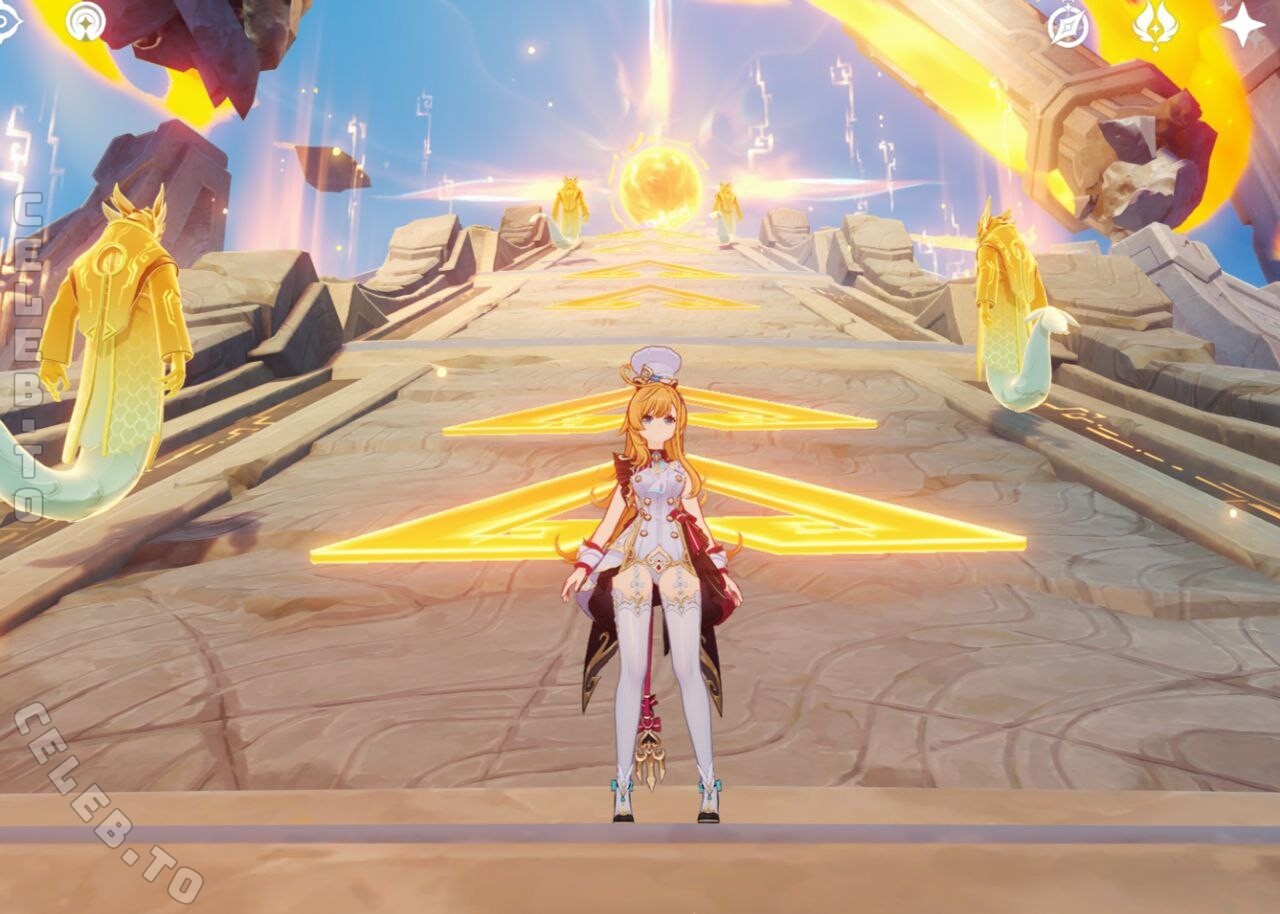This screenshot has width=1280, height=914.
Task: Click the four-pointed star wish icon
Action: pos(1243,23)
